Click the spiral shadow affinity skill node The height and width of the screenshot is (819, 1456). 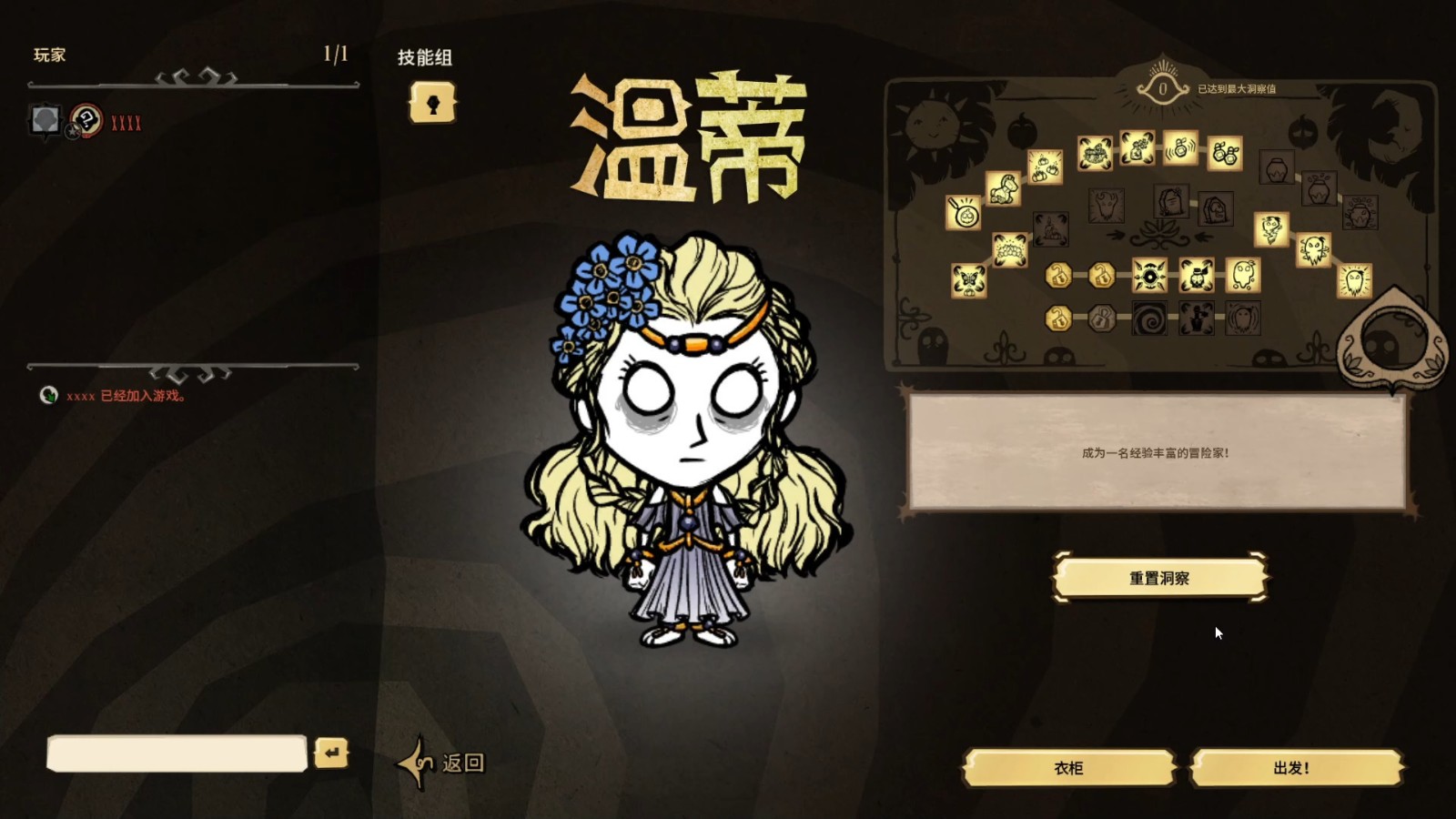coord(1148,317)
